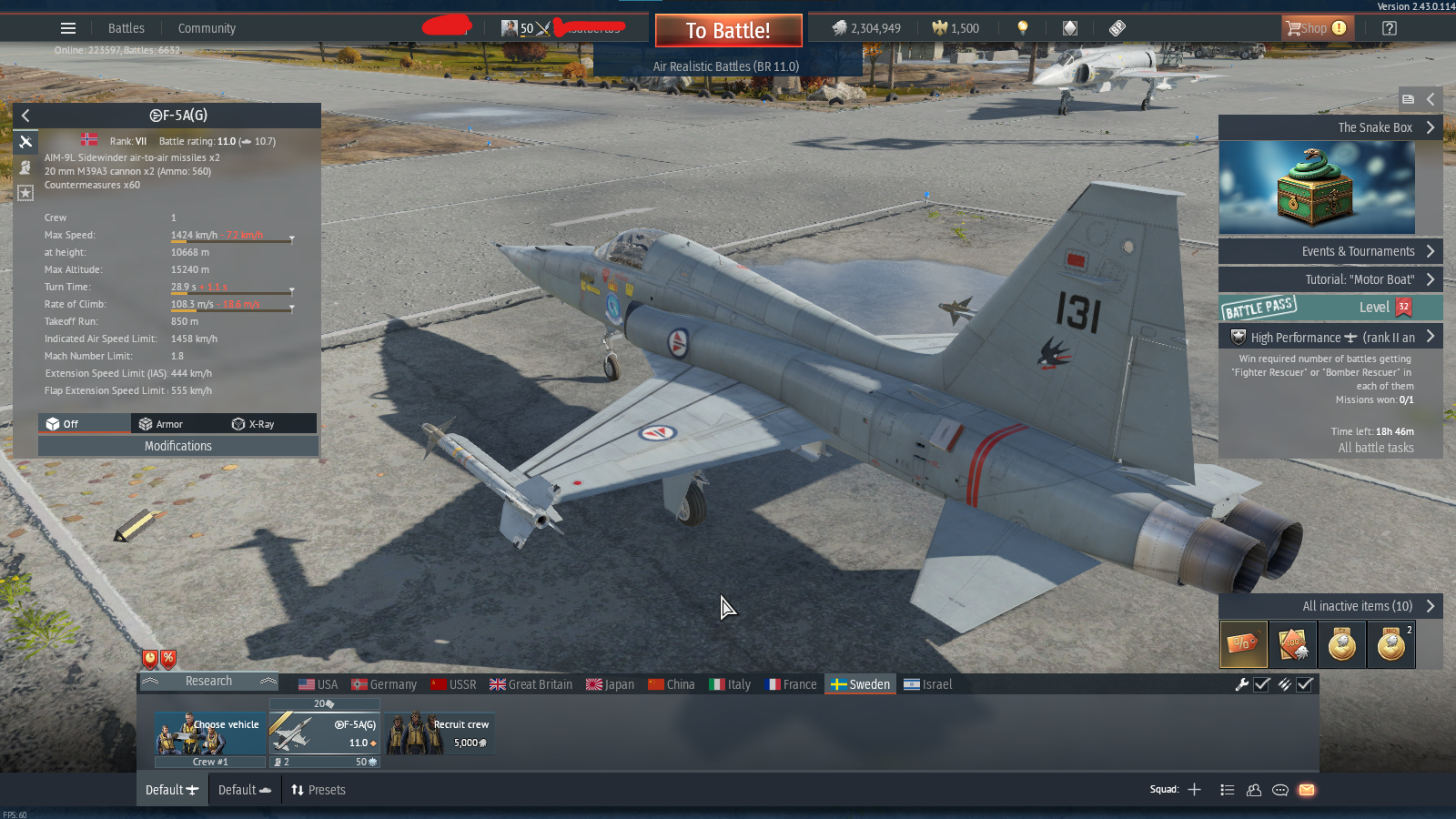Viewport: 1456px width, 819px height.
Task: Expand All inactive items list
Action: tap(1357, 606)
